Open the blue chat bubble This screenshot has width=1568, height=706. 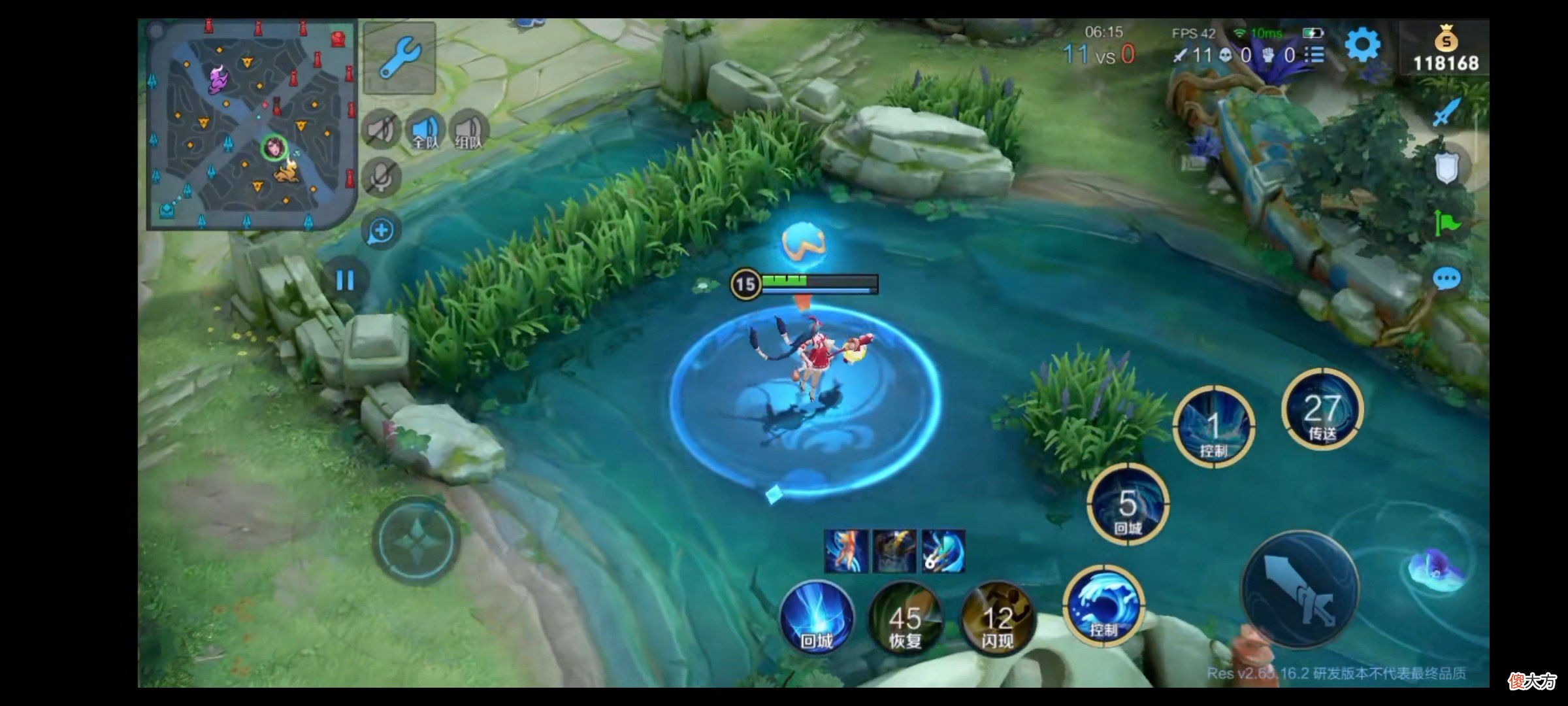pyautogui.click(x=1446, y=279)
